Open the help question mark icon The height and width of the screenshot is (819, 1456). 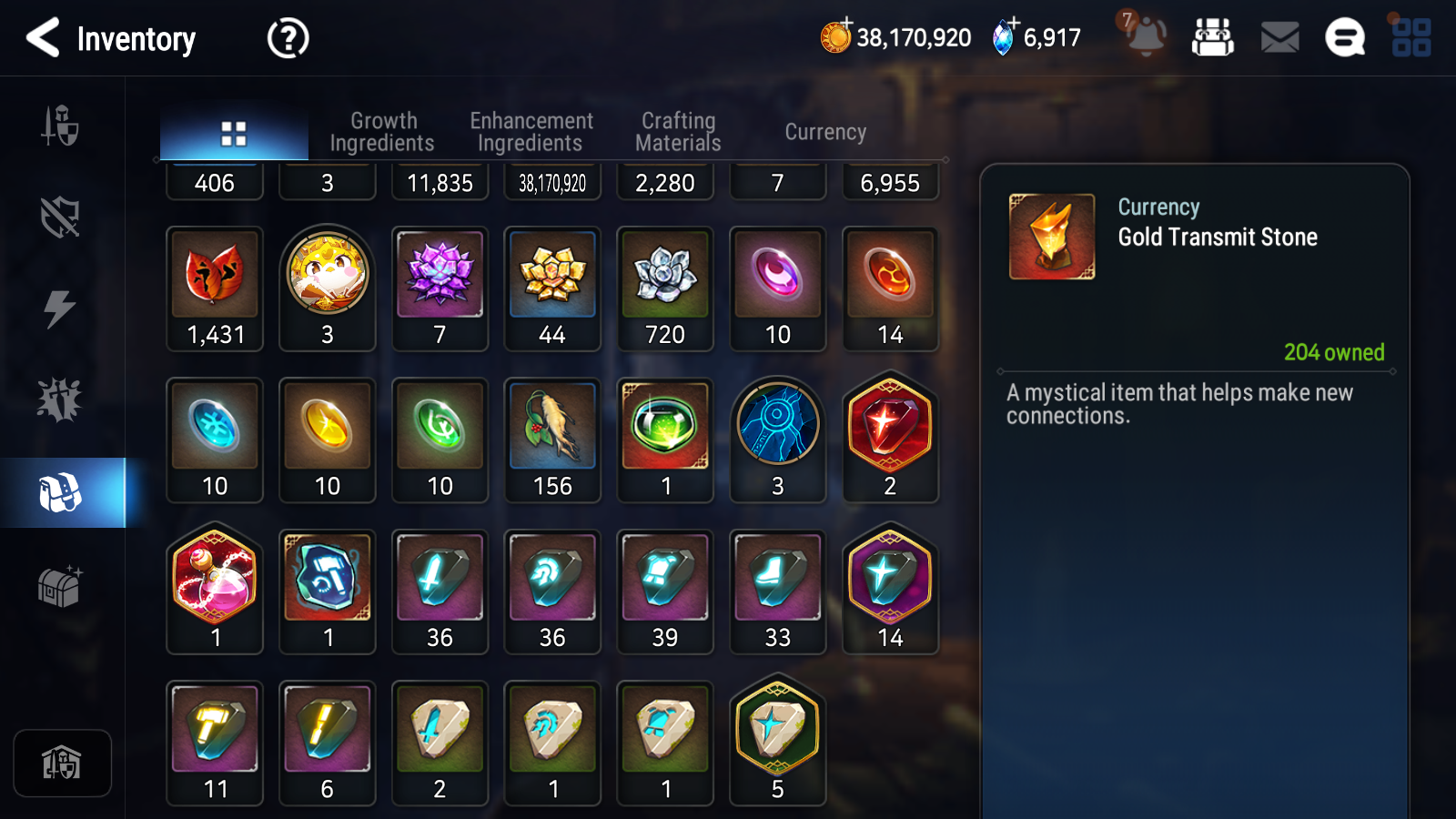pyautogui.click(x=288, y=38)
